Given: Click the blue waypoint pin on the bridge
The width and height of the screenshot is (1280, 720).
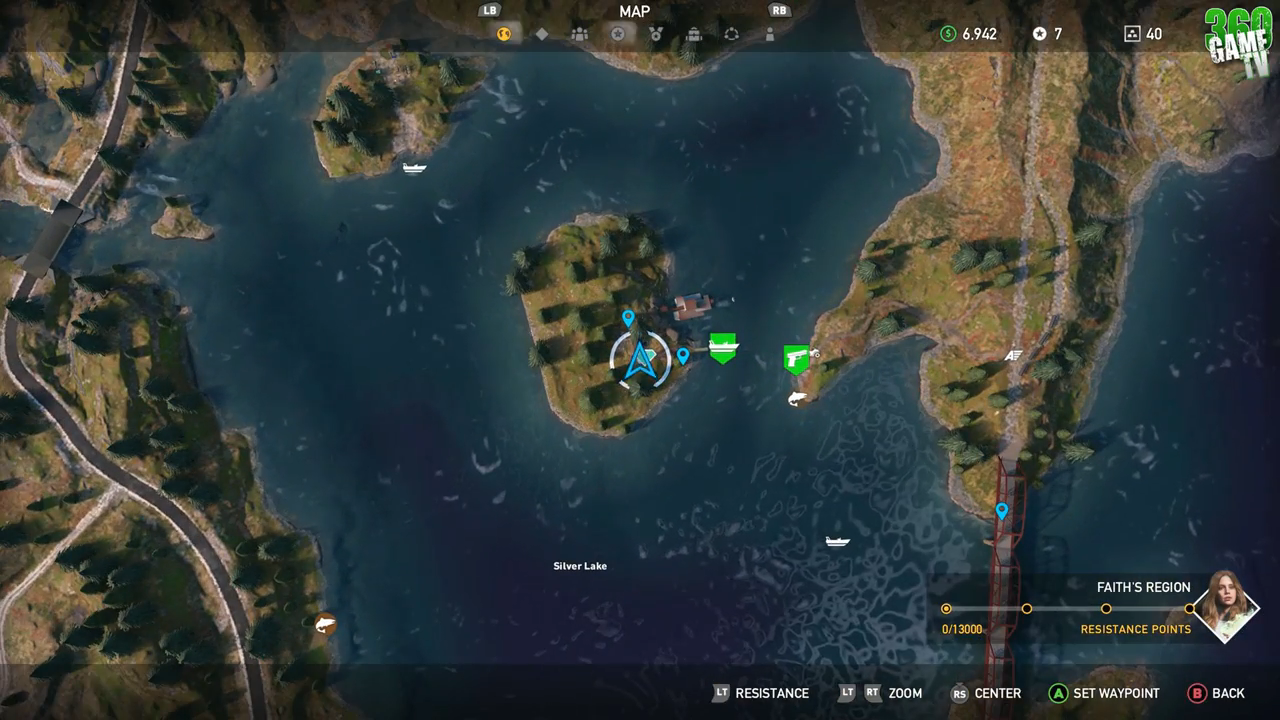Looking at the screenshot, I should (1001, 508).
